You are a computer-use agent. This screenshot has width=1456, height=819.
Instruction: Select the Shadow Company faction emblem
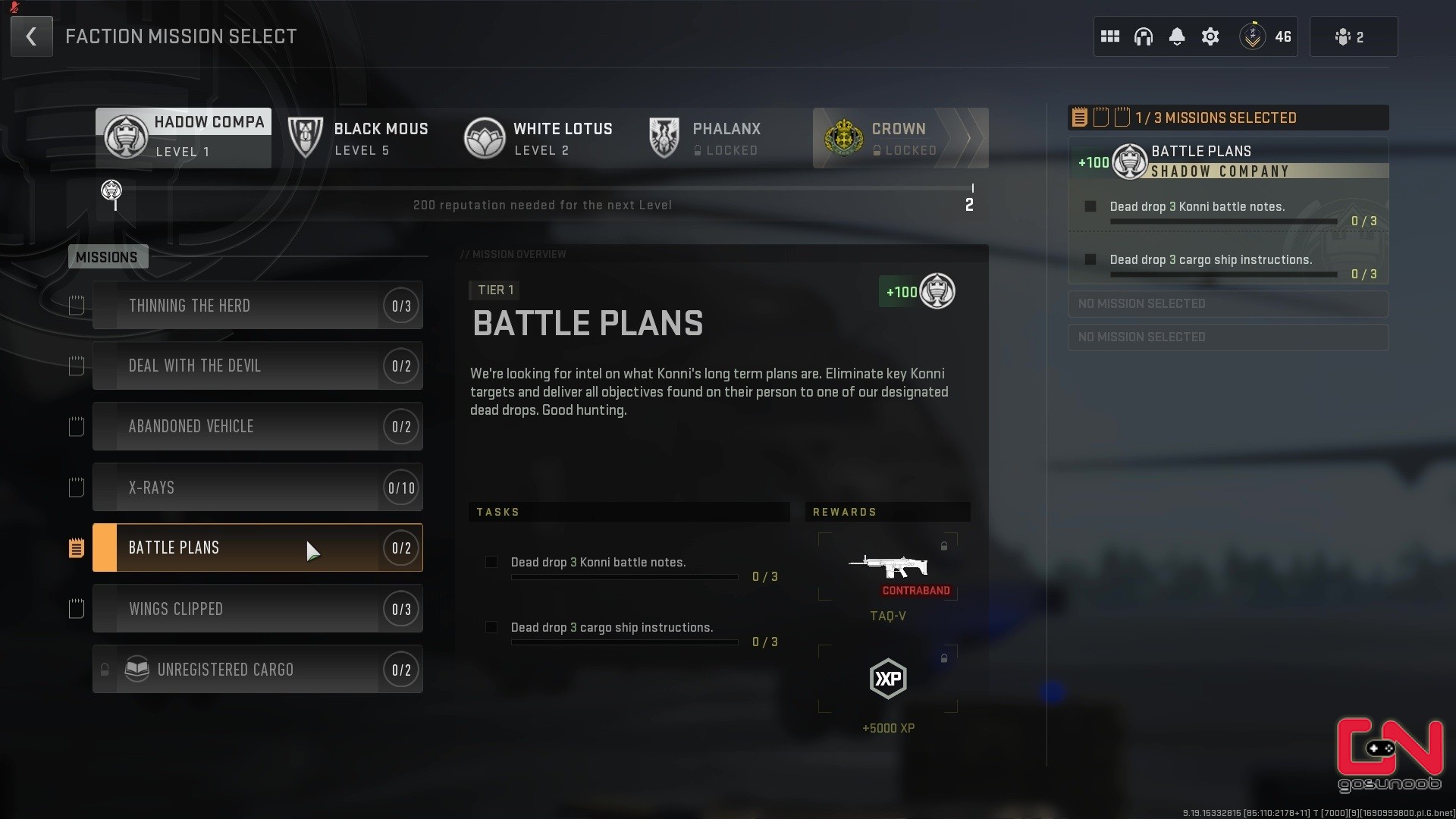point(126,137)
